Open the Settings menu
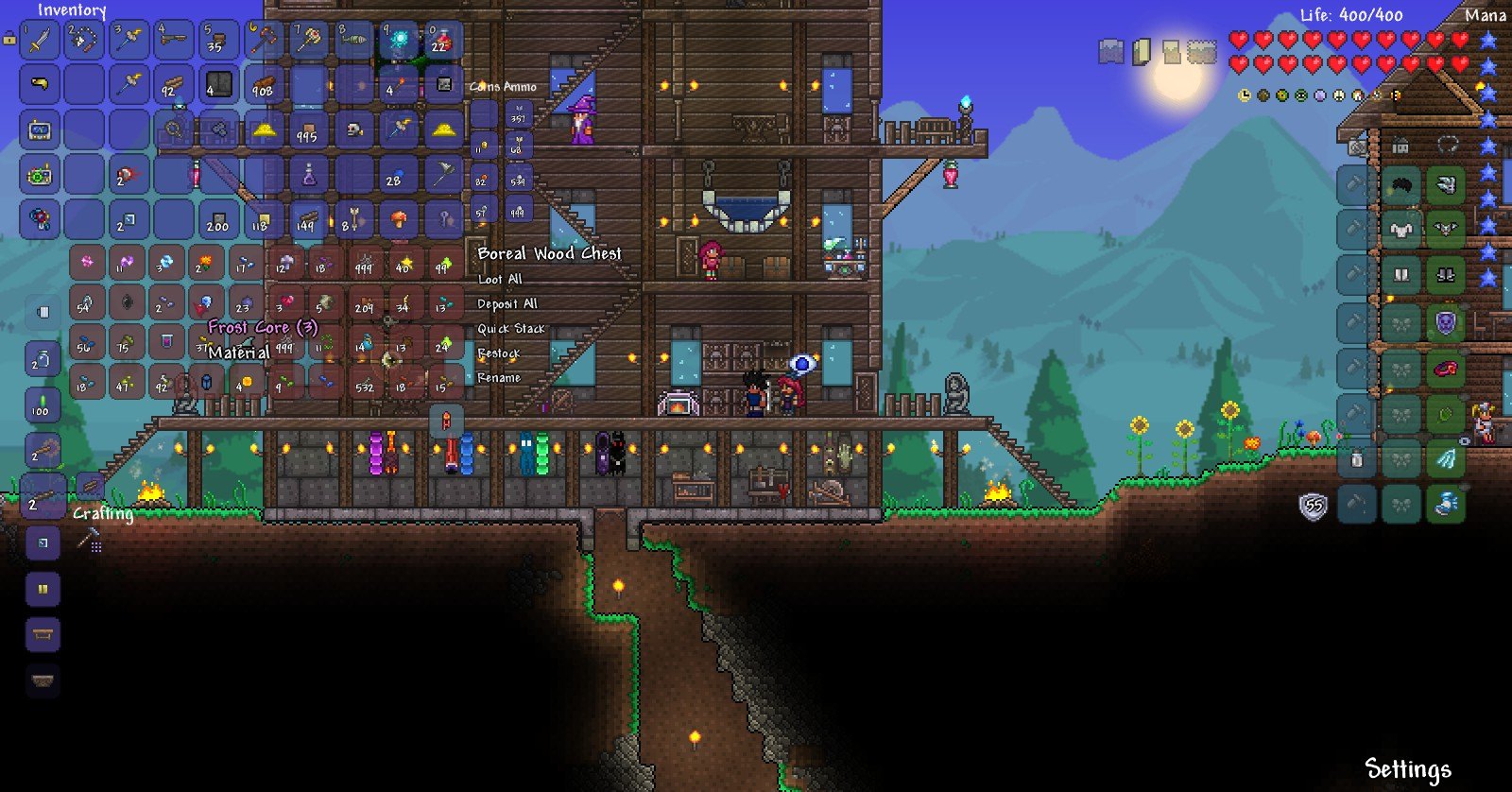This screenshot has width=1512, height=792. click(x=1407, y=768)
